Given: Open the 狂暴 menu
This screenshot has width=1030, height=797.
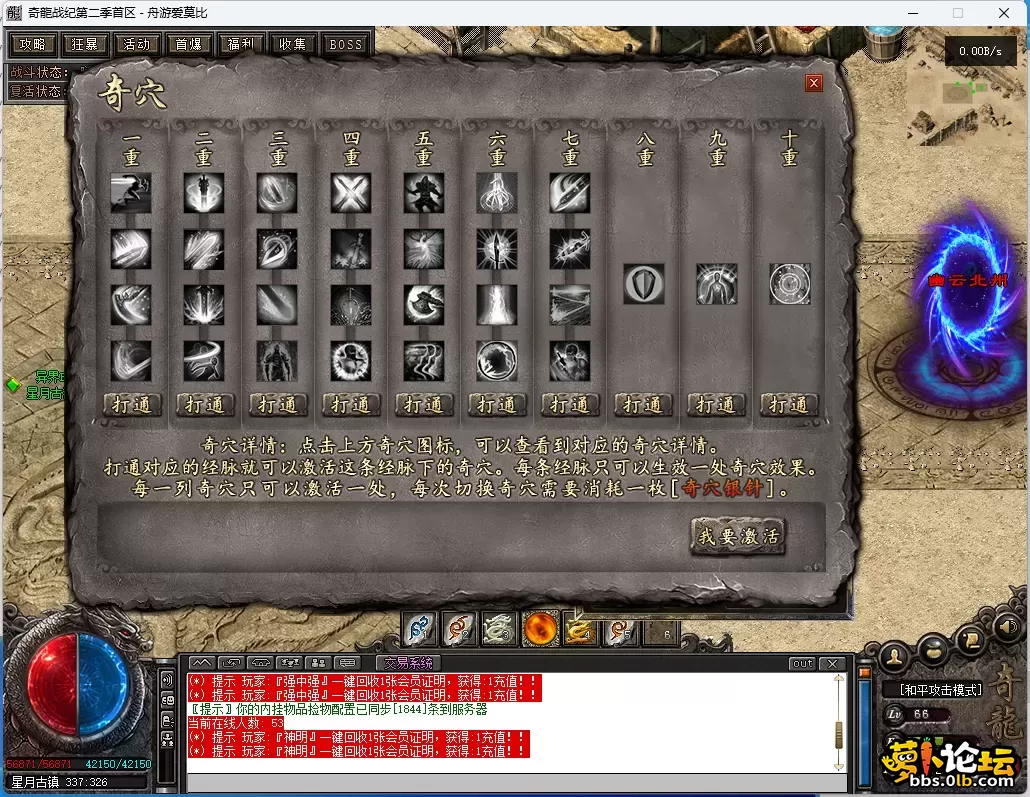Looking at the screenshot, I should [85, 44].
